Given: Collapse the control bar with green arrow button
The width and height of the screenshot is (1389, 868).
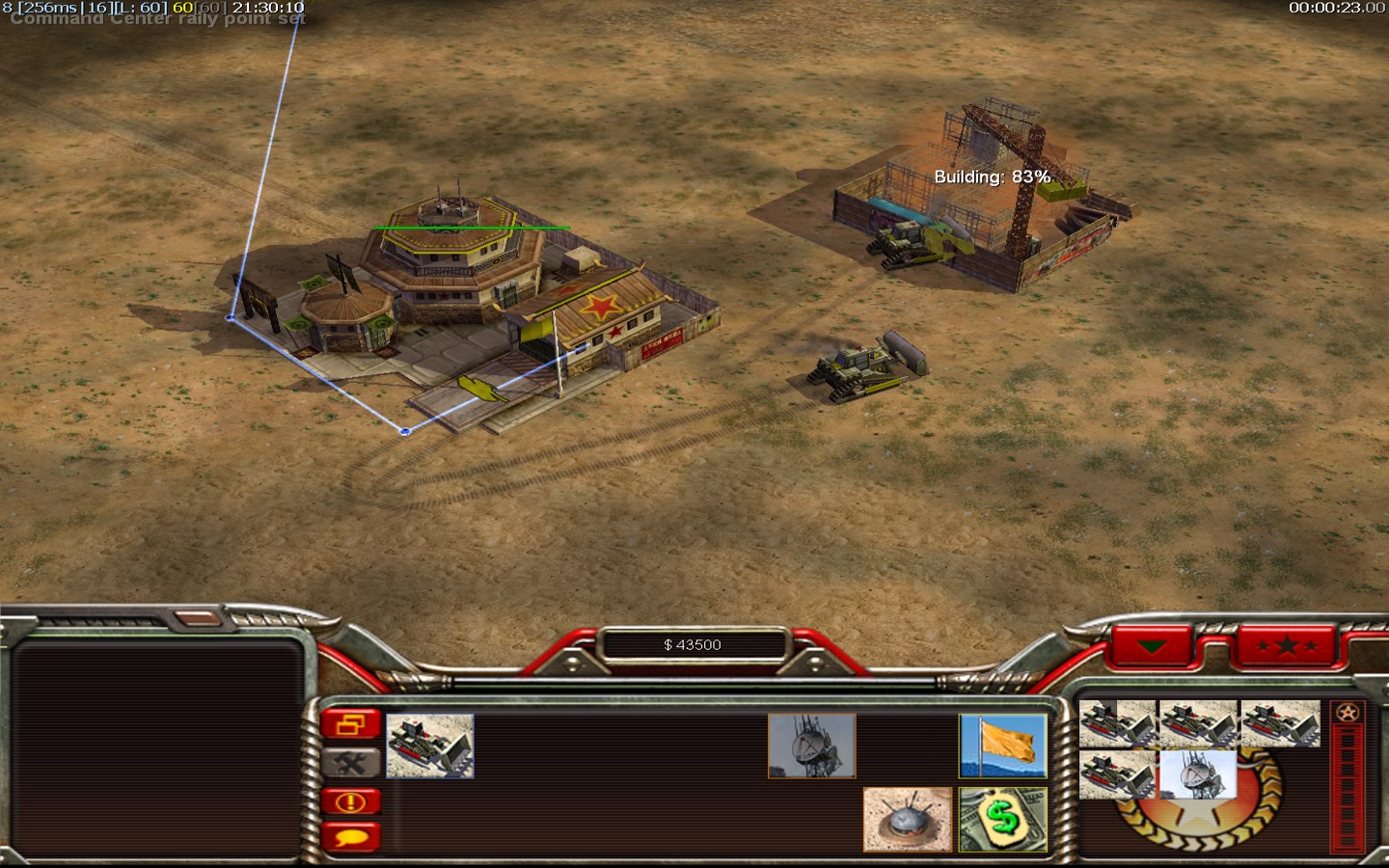Looking at the screenshot, I should pos(1152,645).
